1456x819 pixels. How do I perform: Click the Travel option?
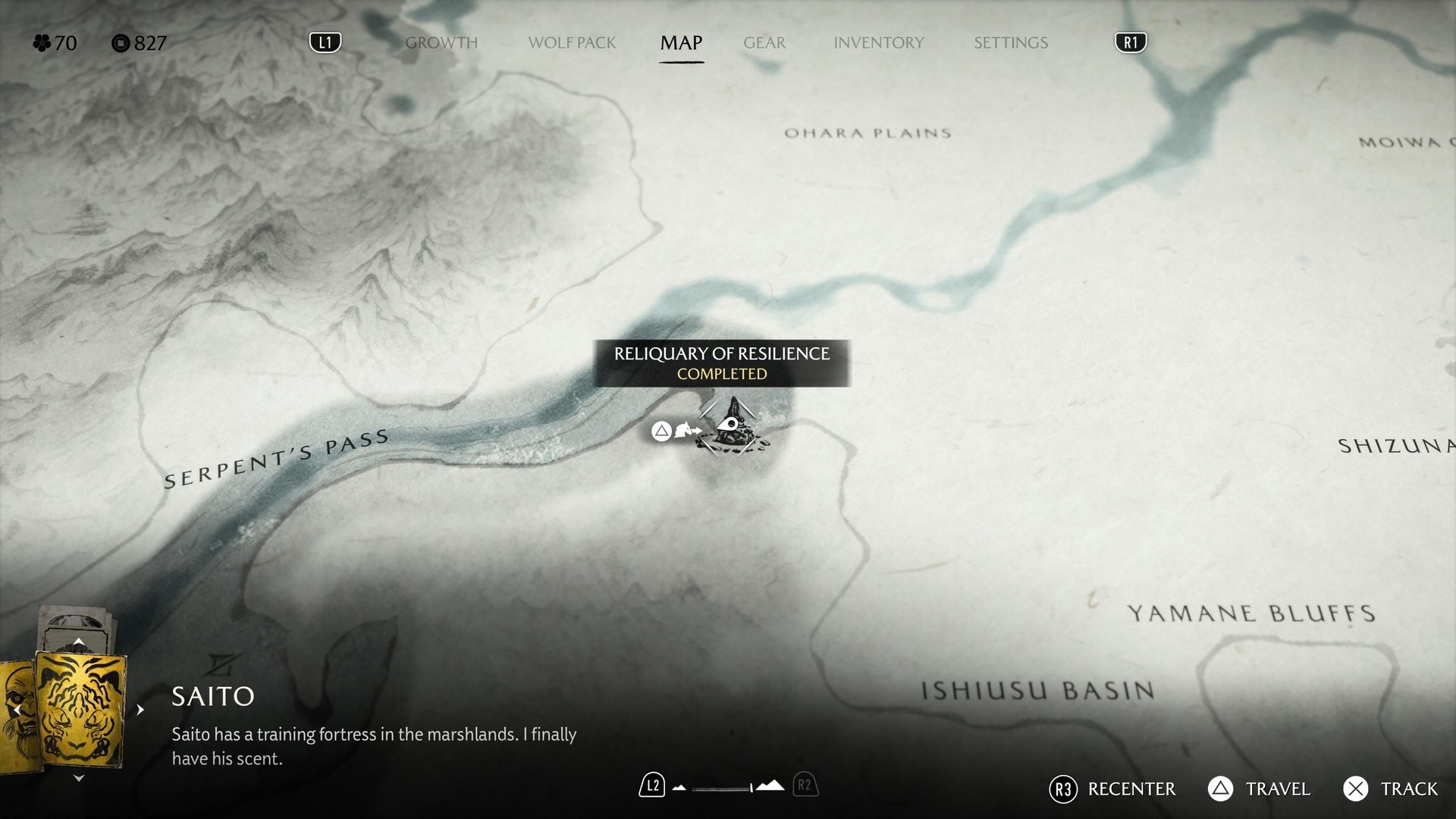coord(1260,789)
